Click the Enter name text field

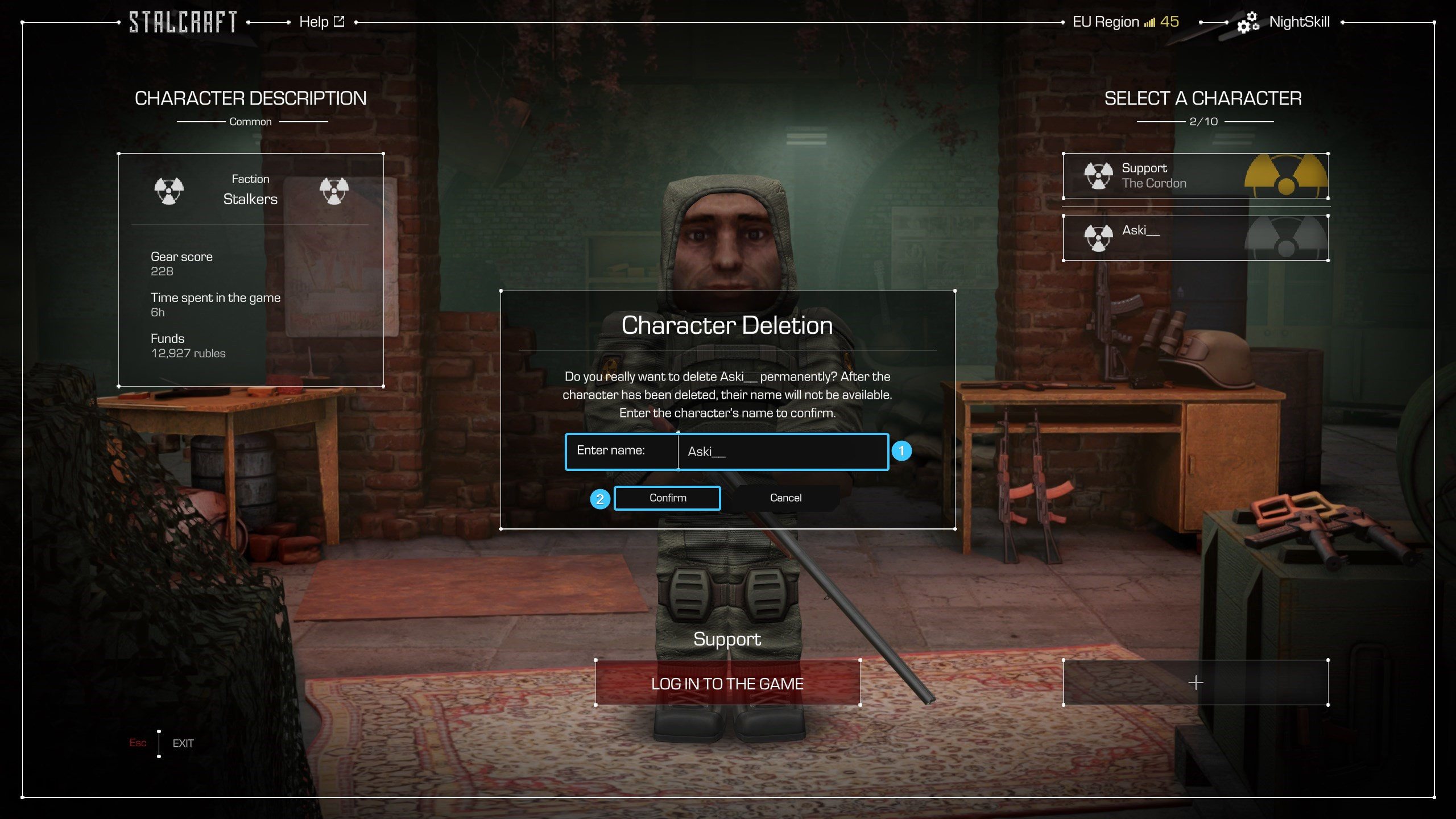point(782,452)
